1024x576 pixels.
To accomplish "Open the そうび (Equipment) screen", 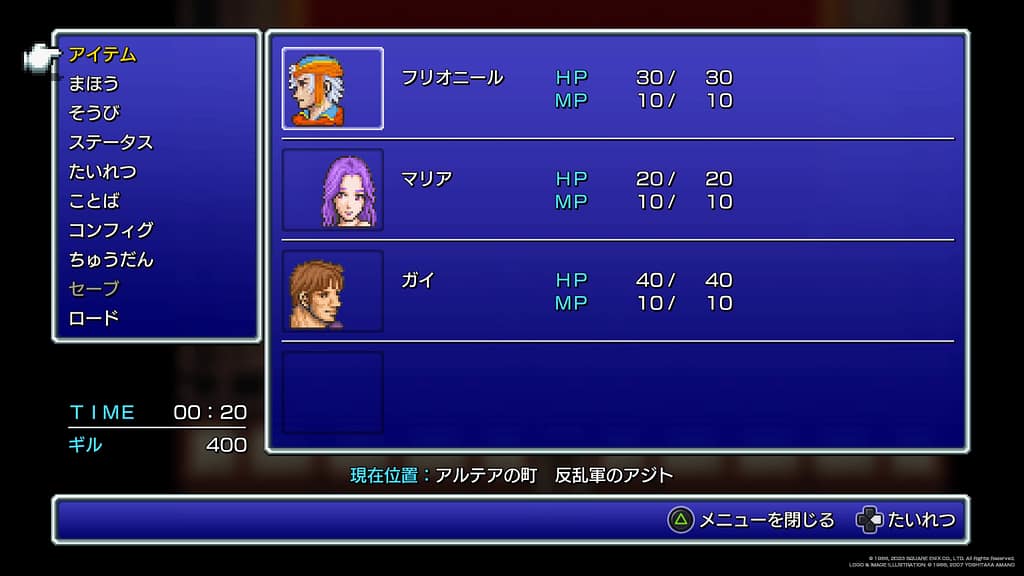I will (x=94, y=113).
